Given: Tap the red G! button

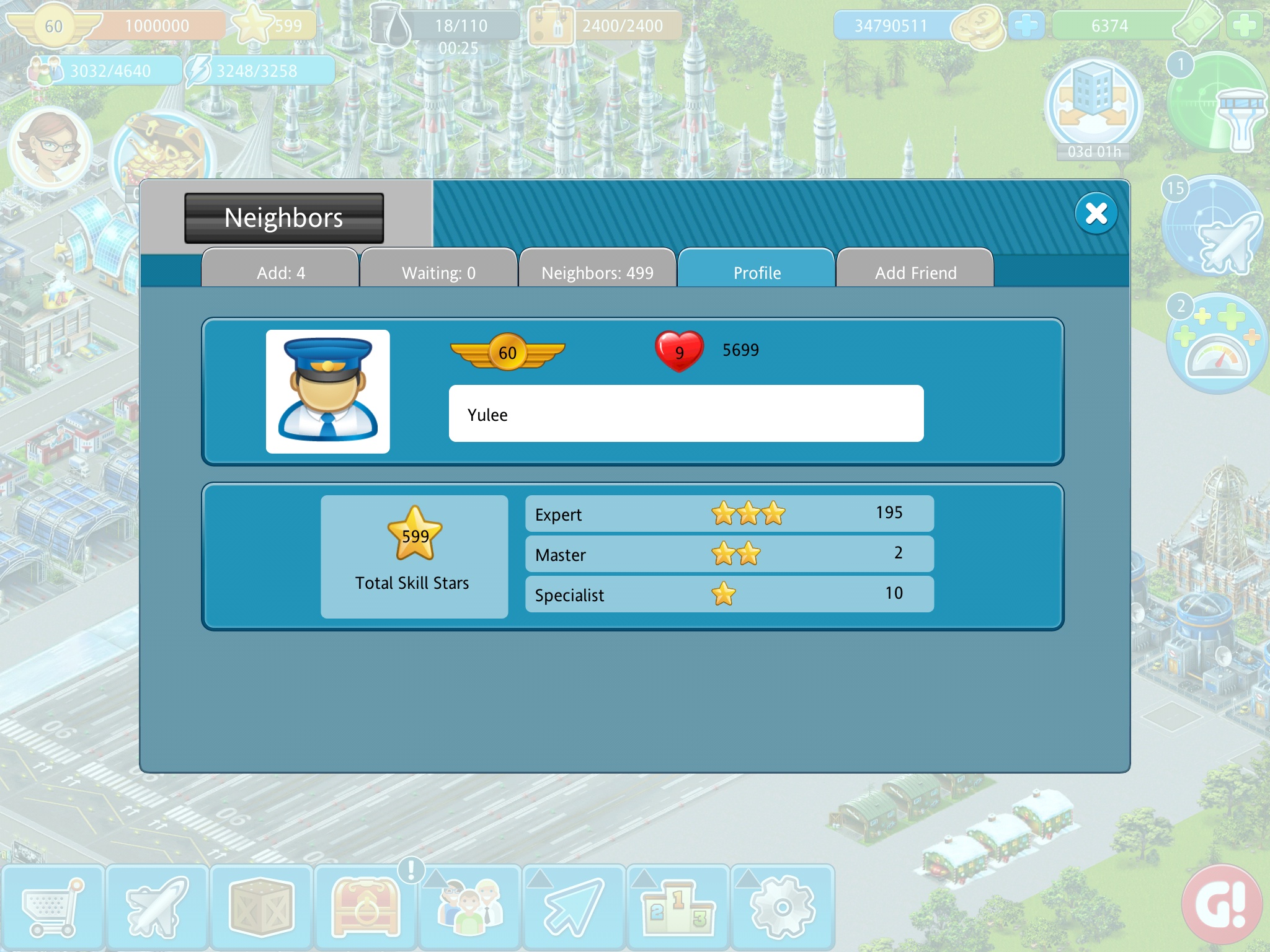Looking at the screenshot, I should [x=1222, y=906].
